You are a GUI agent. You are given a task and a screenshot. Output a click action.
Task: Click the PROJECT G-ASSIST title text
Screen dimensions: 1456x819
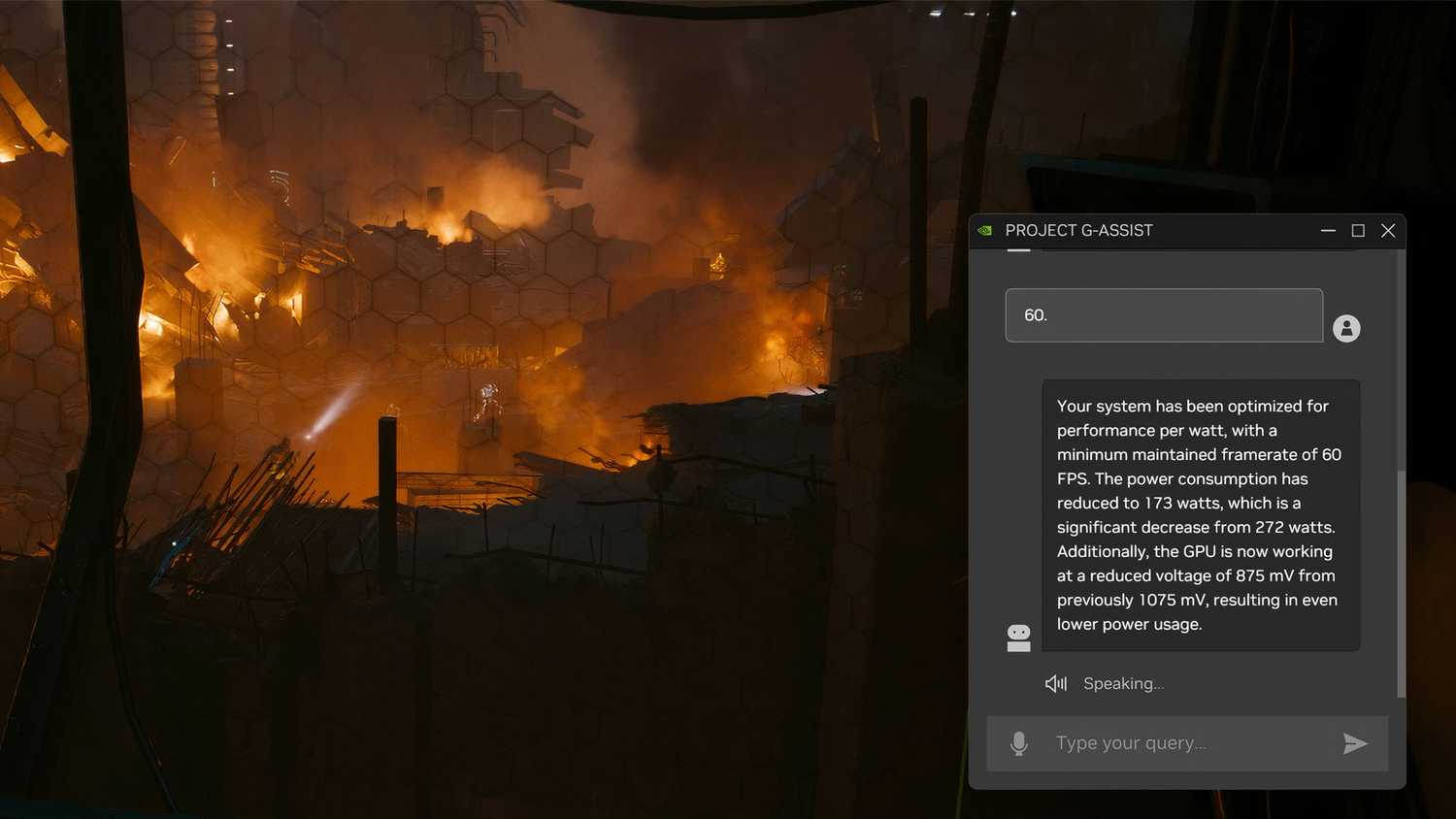pyautogui.click(x=1079, y=230)
